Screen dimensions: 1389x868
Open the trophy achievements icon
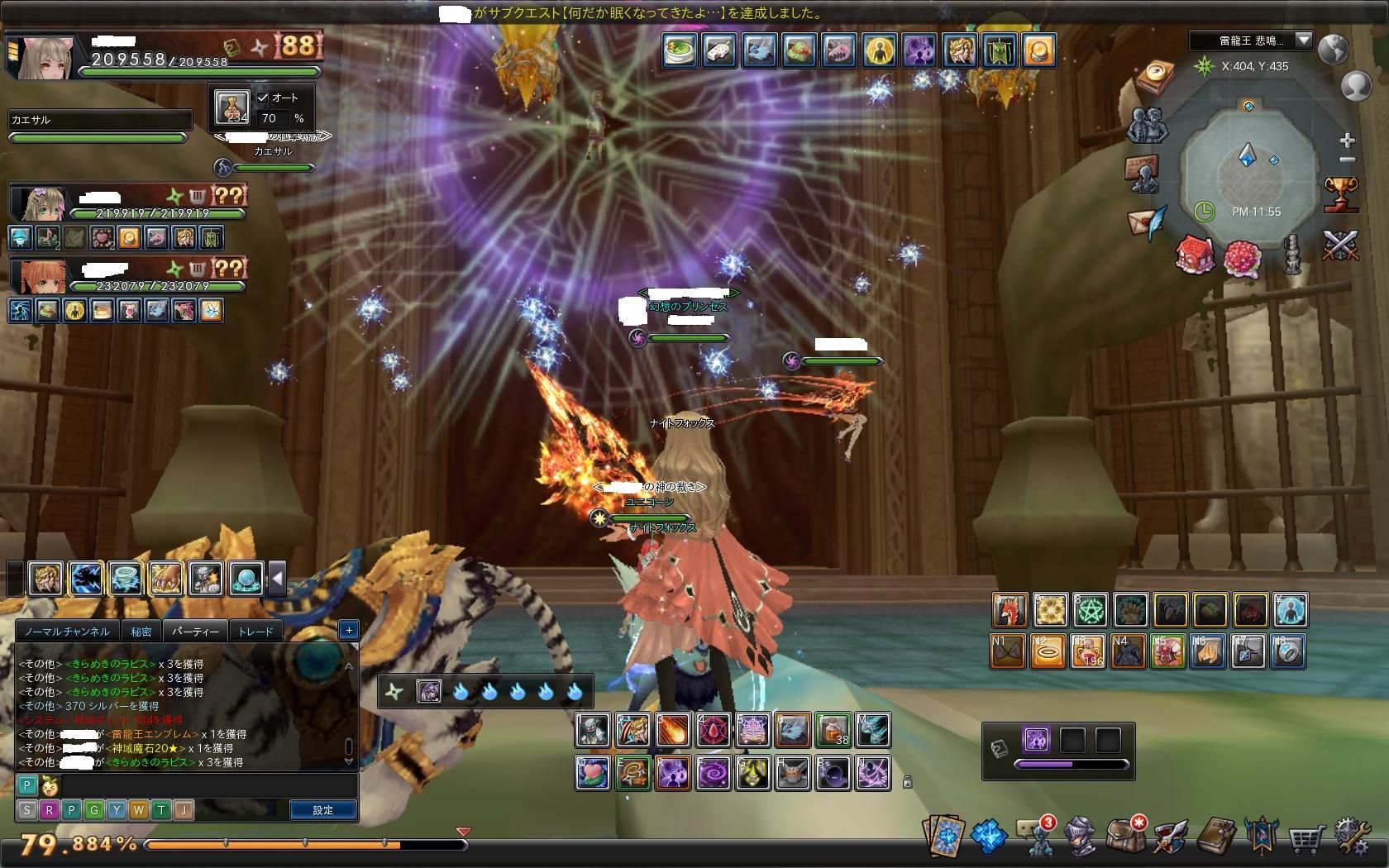click(x=1339, y=194)
